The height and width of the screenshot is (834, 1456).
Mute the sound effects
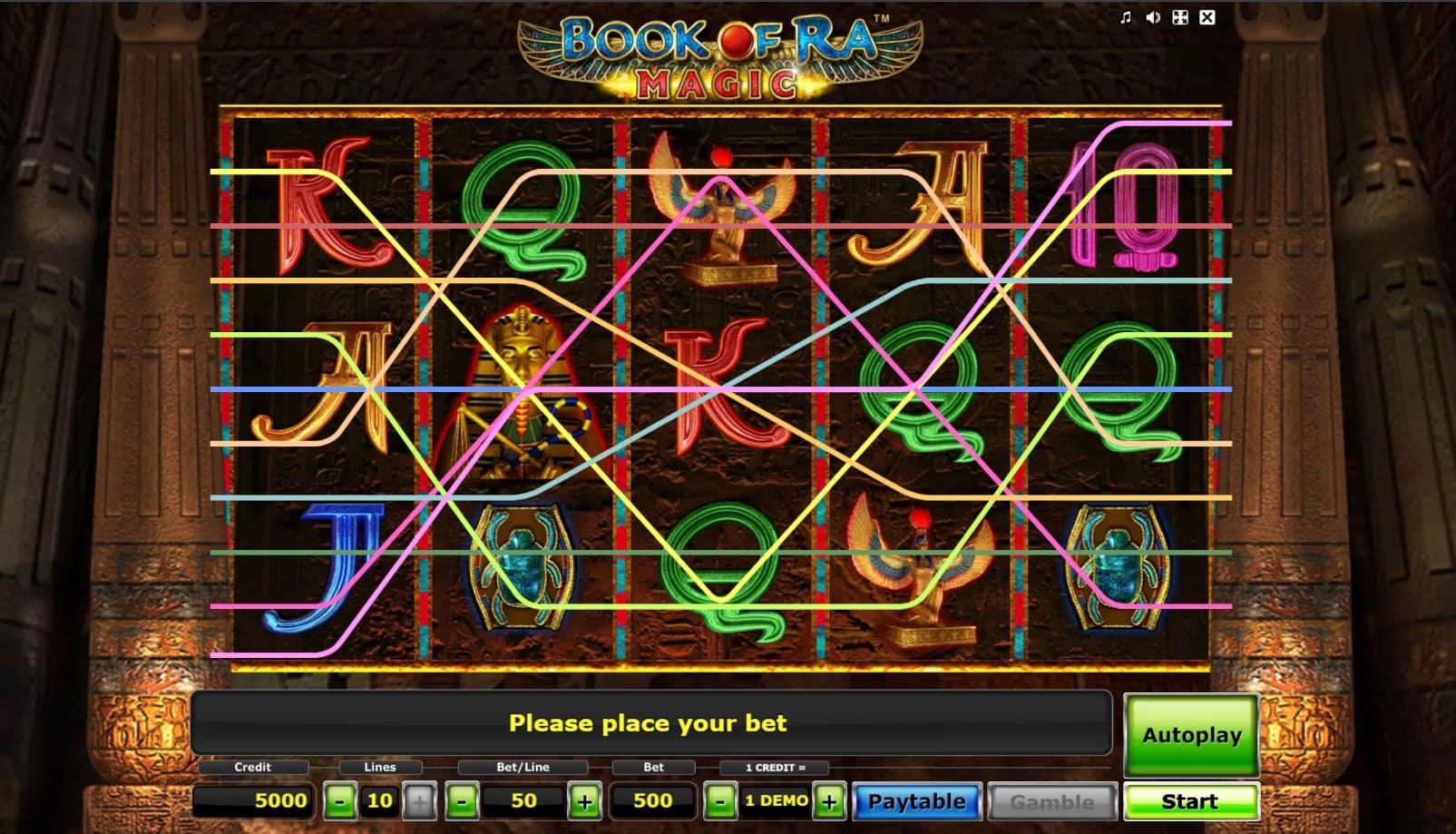pos(1153,17)
